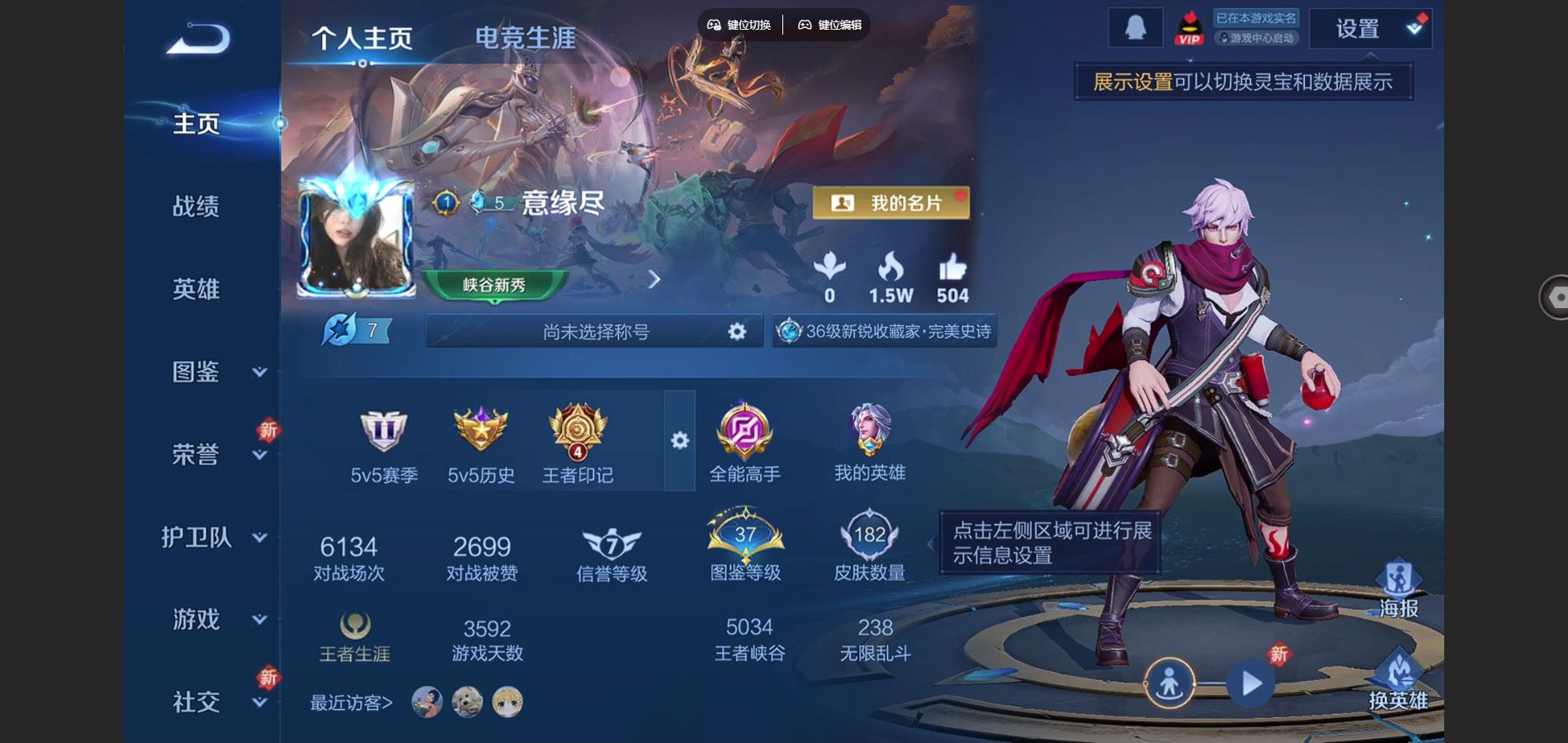
Task: Switch to the 电竞生涯 tab
Action: (525, 38)
